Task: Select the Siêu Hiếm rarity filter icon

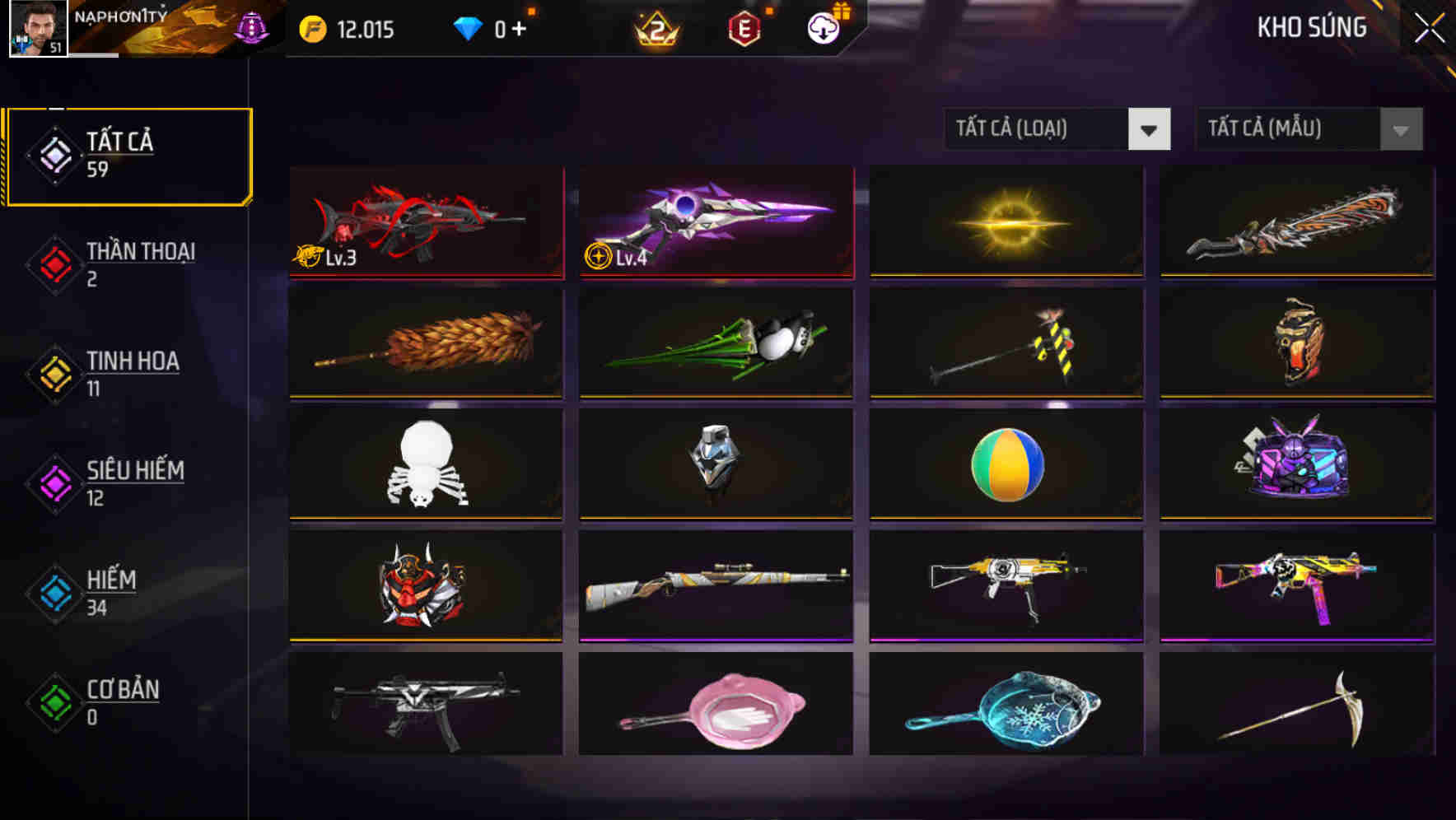Action: click(54, 482)
